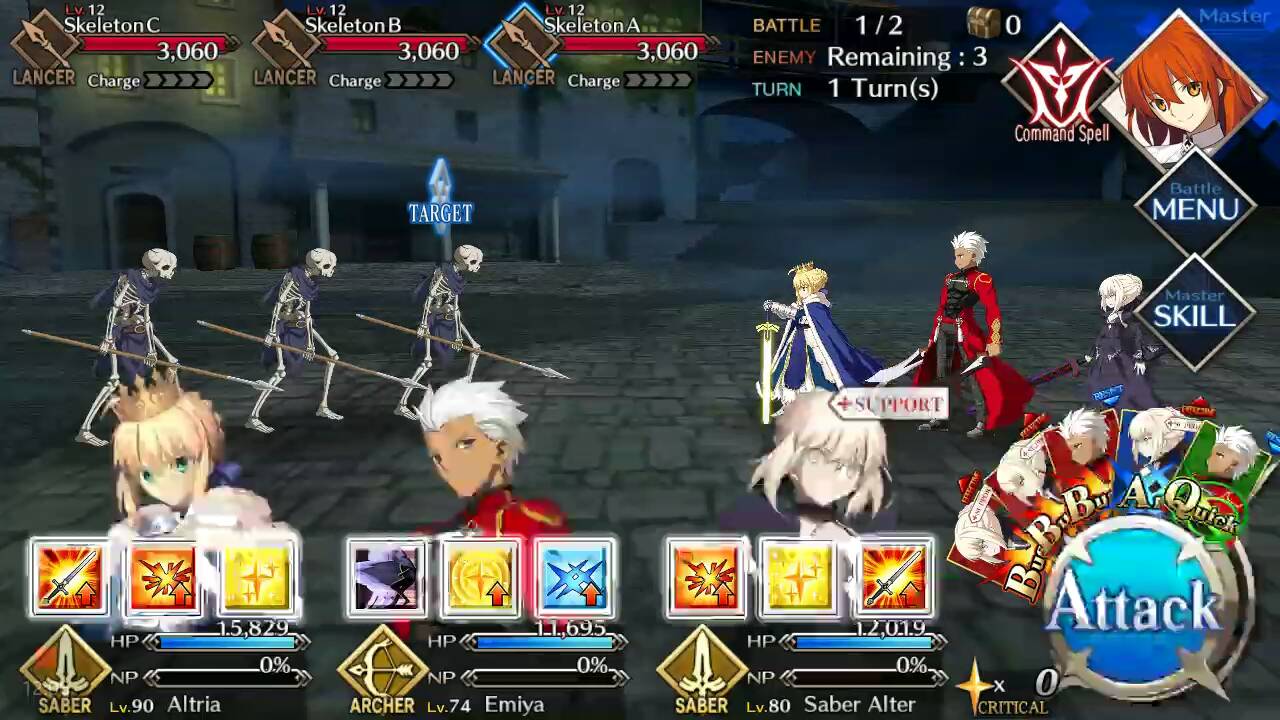Use Emiya's blue projection skill

[575, 578]
